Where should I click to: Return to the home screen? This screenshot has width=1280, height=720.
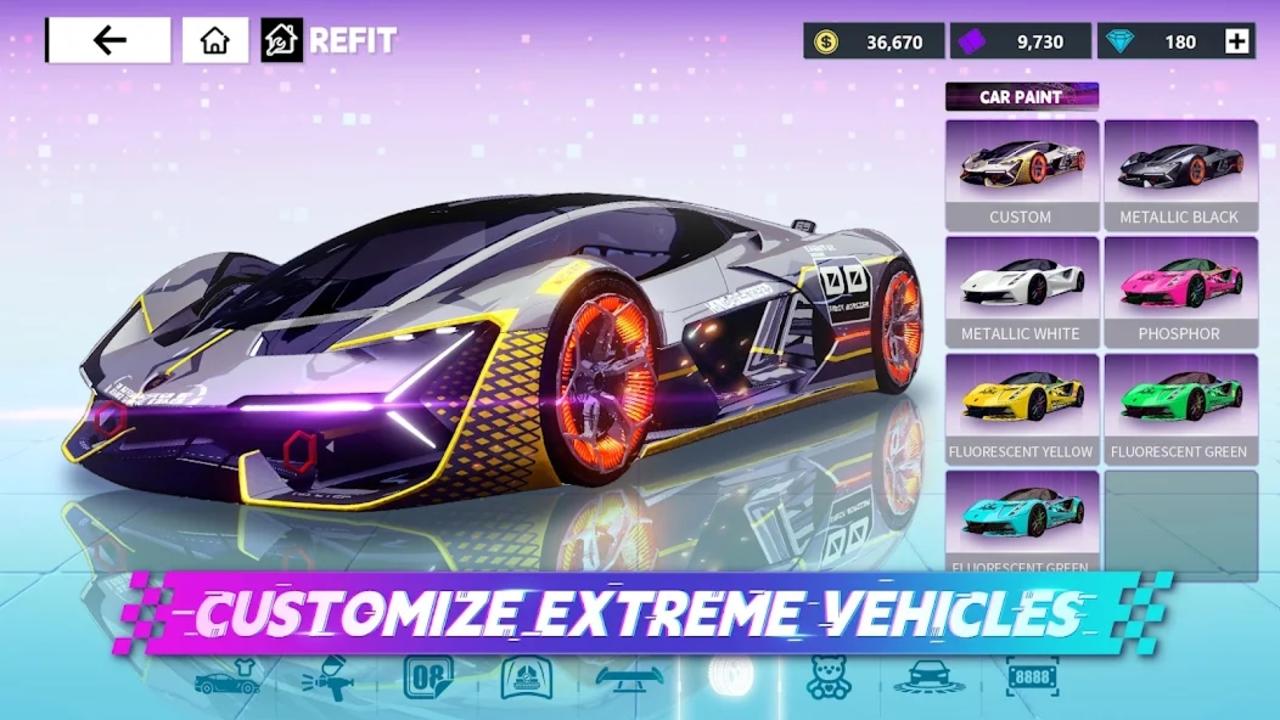tap(215, 40)
